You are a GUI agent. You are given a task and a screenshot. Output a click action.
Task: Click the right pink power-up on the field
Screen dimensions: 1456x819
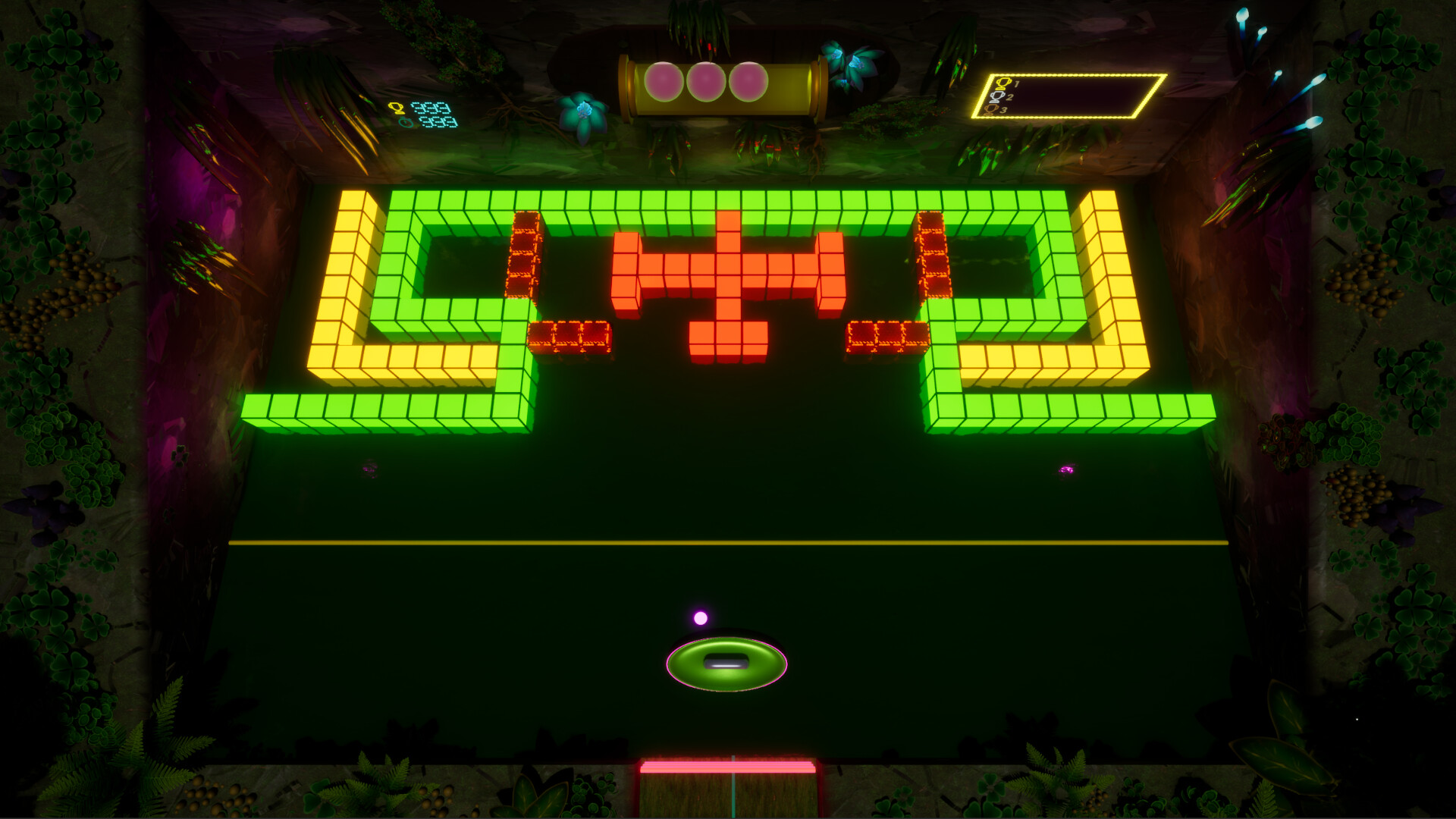tap(1068, 471)
